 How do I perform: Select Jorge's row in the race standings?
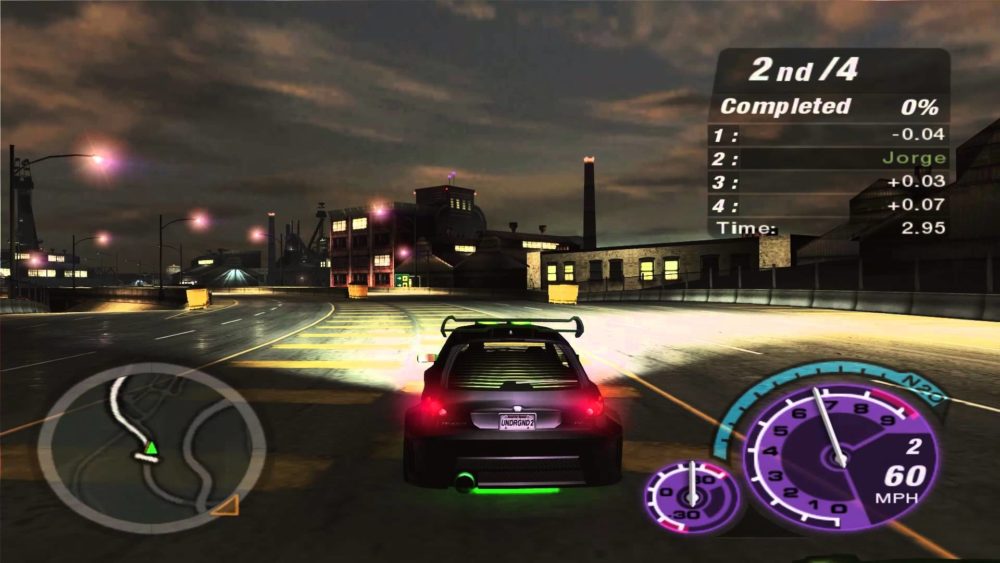pos(828,158)
